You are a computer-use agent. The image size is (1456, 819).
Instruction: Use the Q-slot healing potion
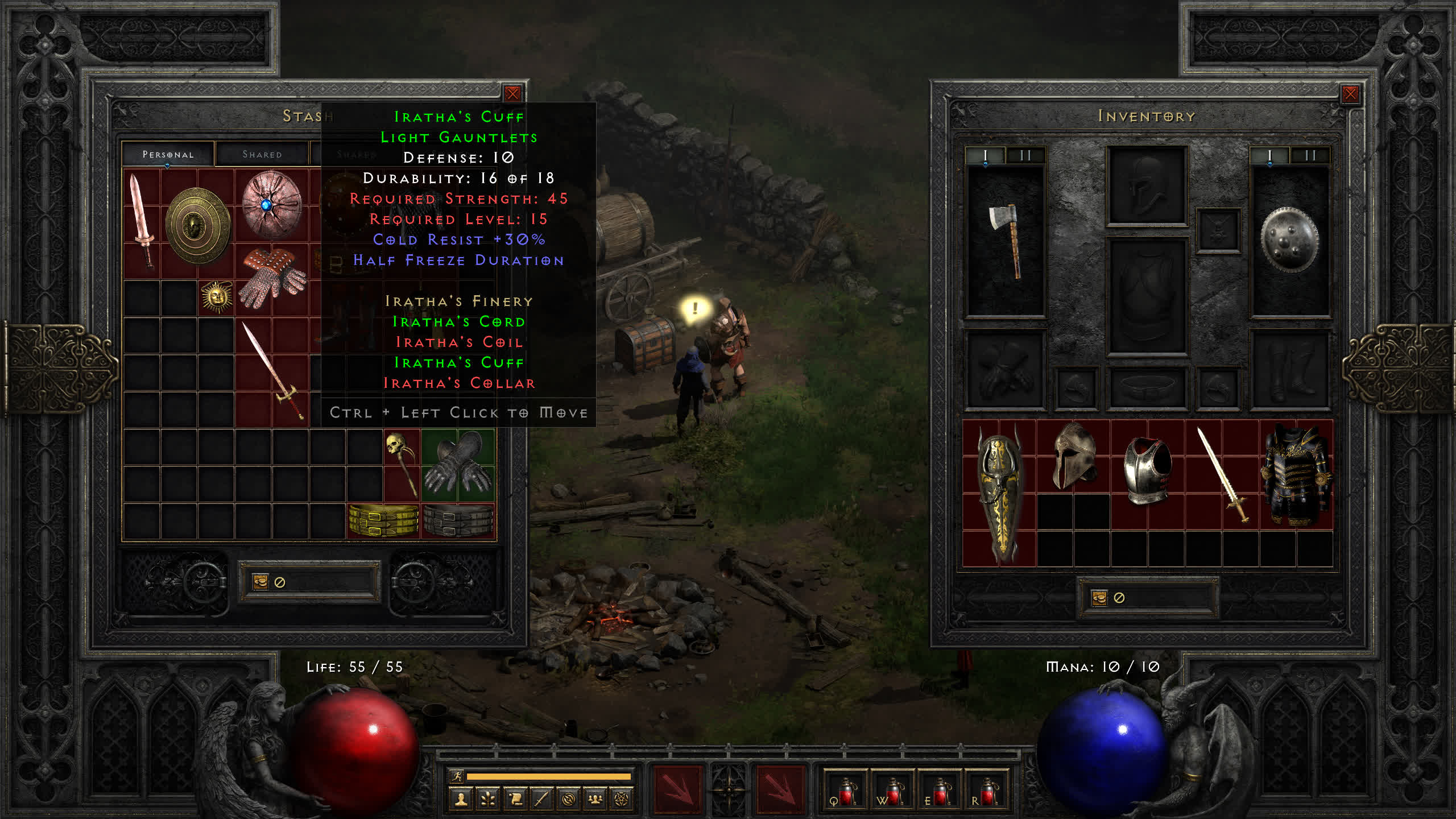coord(845,791)
